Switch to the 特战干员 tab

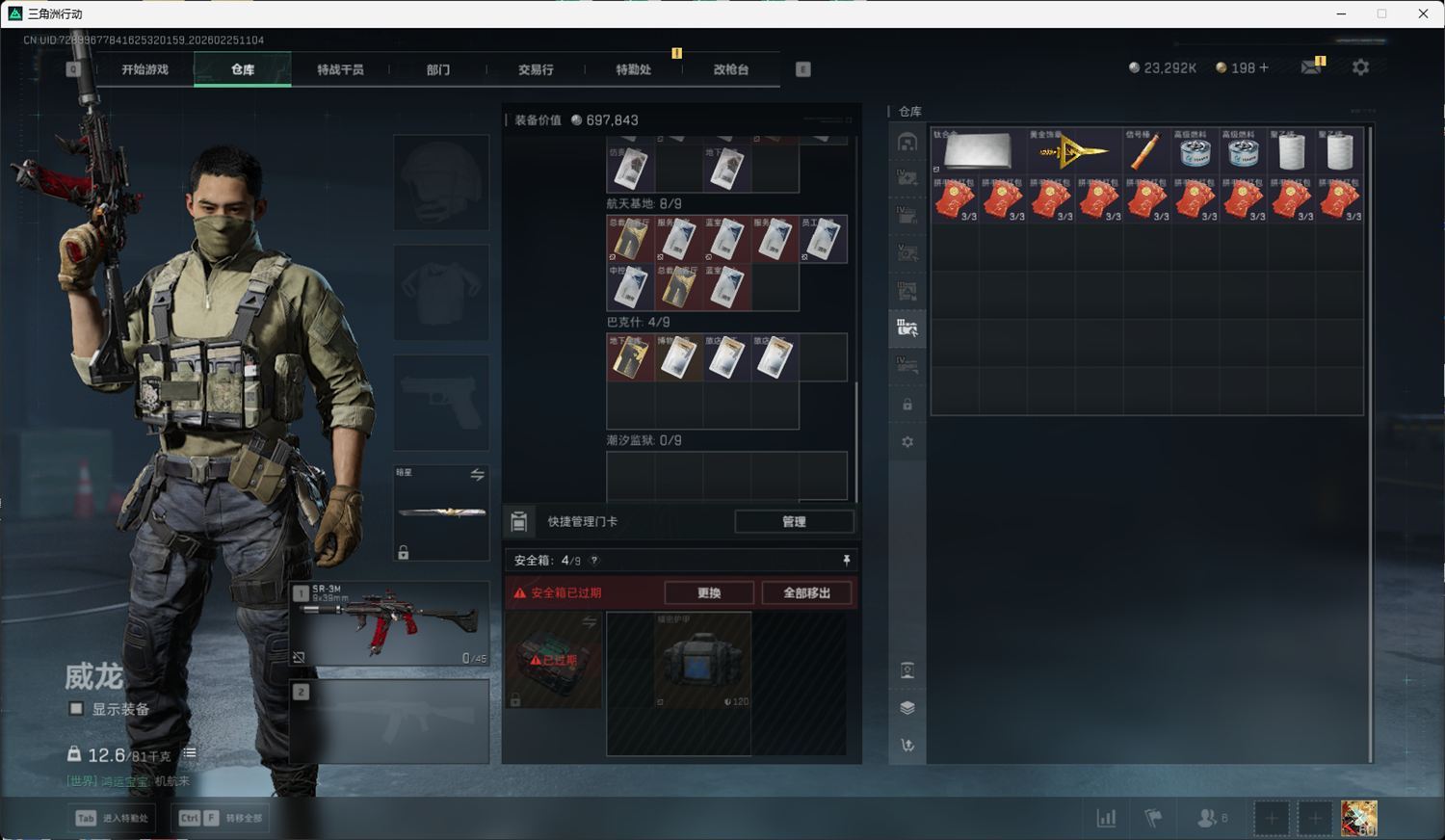[x=340, y=69]
